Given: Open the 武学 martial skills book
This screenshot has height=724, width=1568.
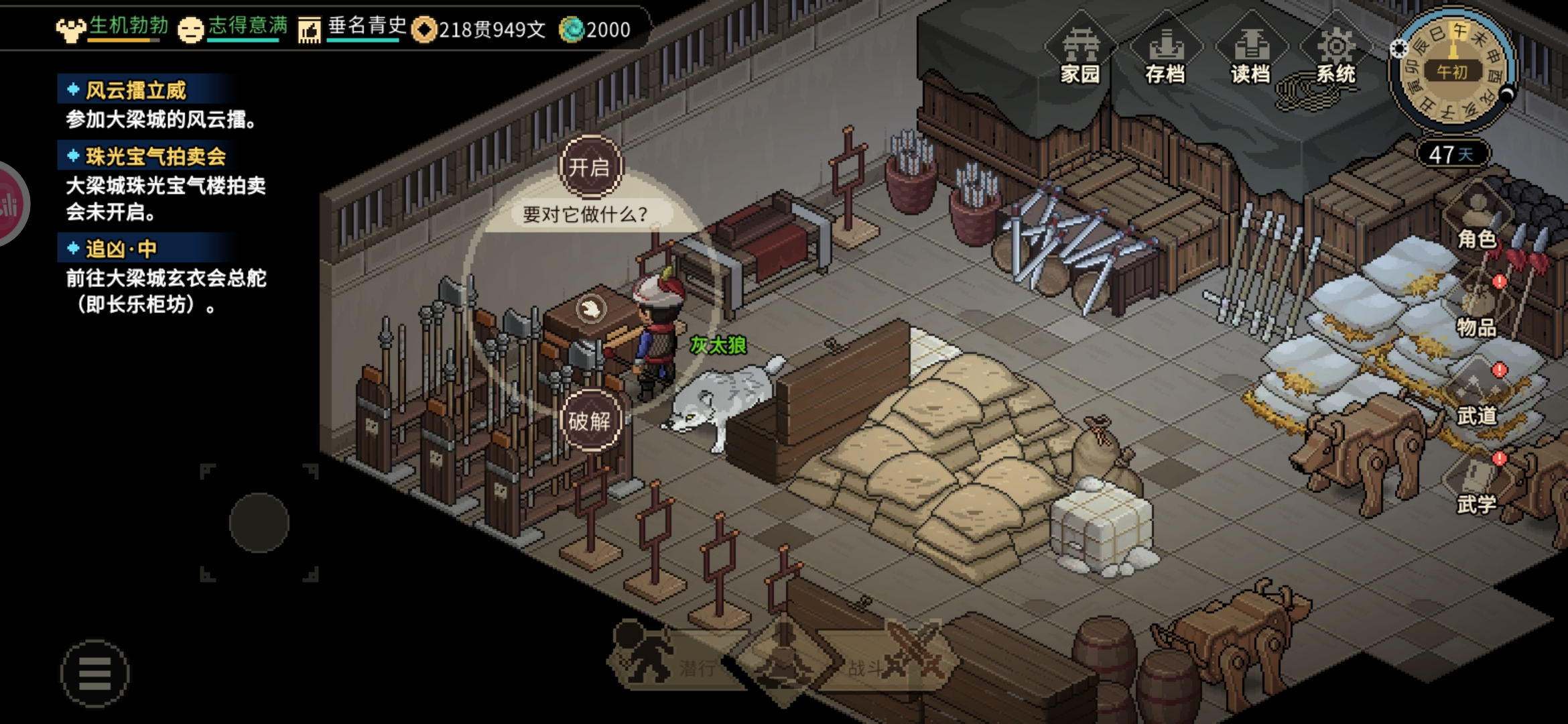Looking at the screenshot, I should [x=1477, y=487].
